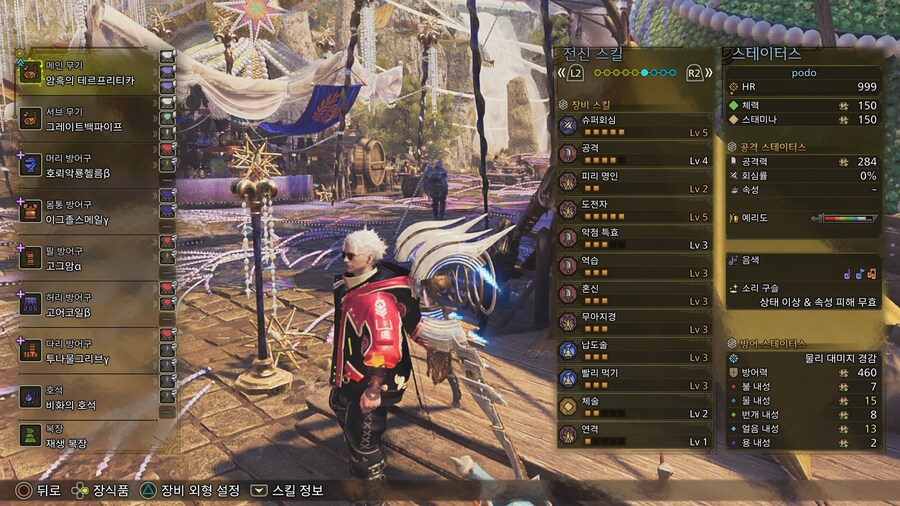Click the 약점 특효 skill
This screenshot has width=900, height=506.
635,238
